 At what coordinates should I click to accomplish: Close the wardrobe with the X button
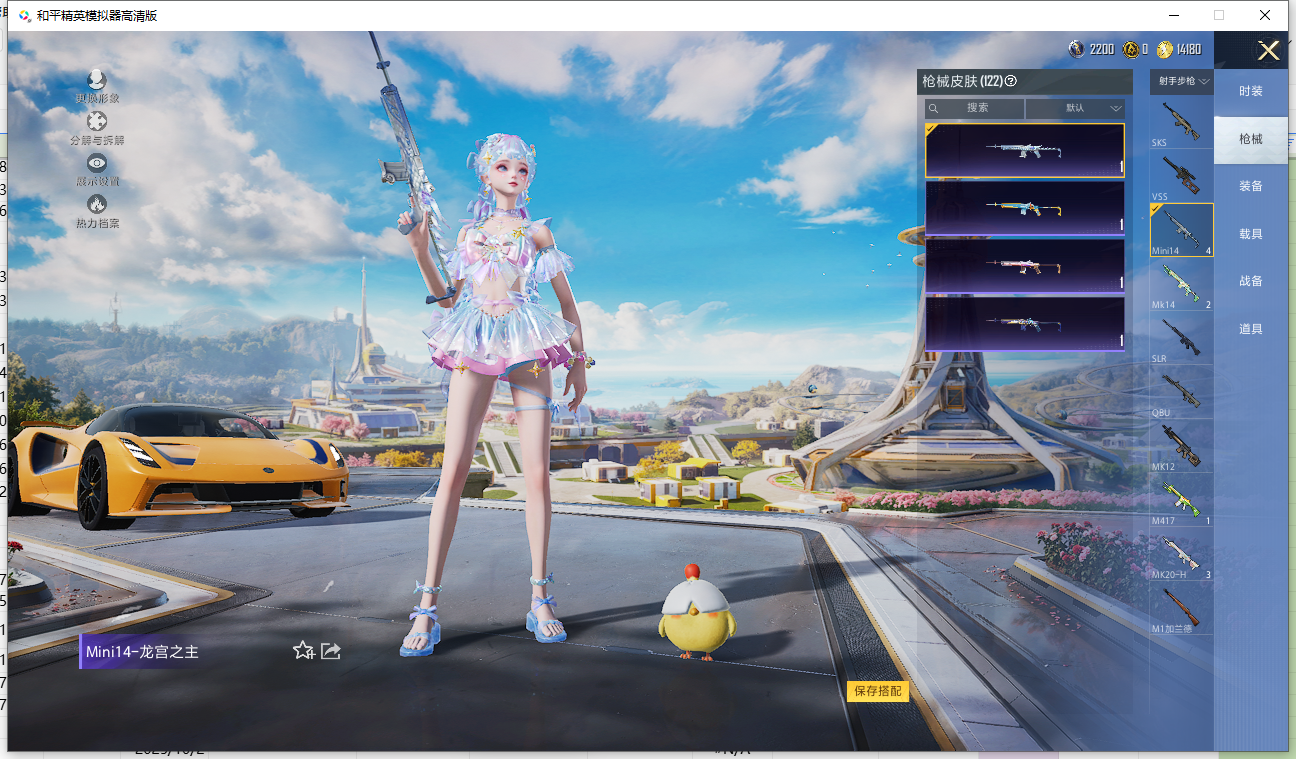[x=1268, y=51]
